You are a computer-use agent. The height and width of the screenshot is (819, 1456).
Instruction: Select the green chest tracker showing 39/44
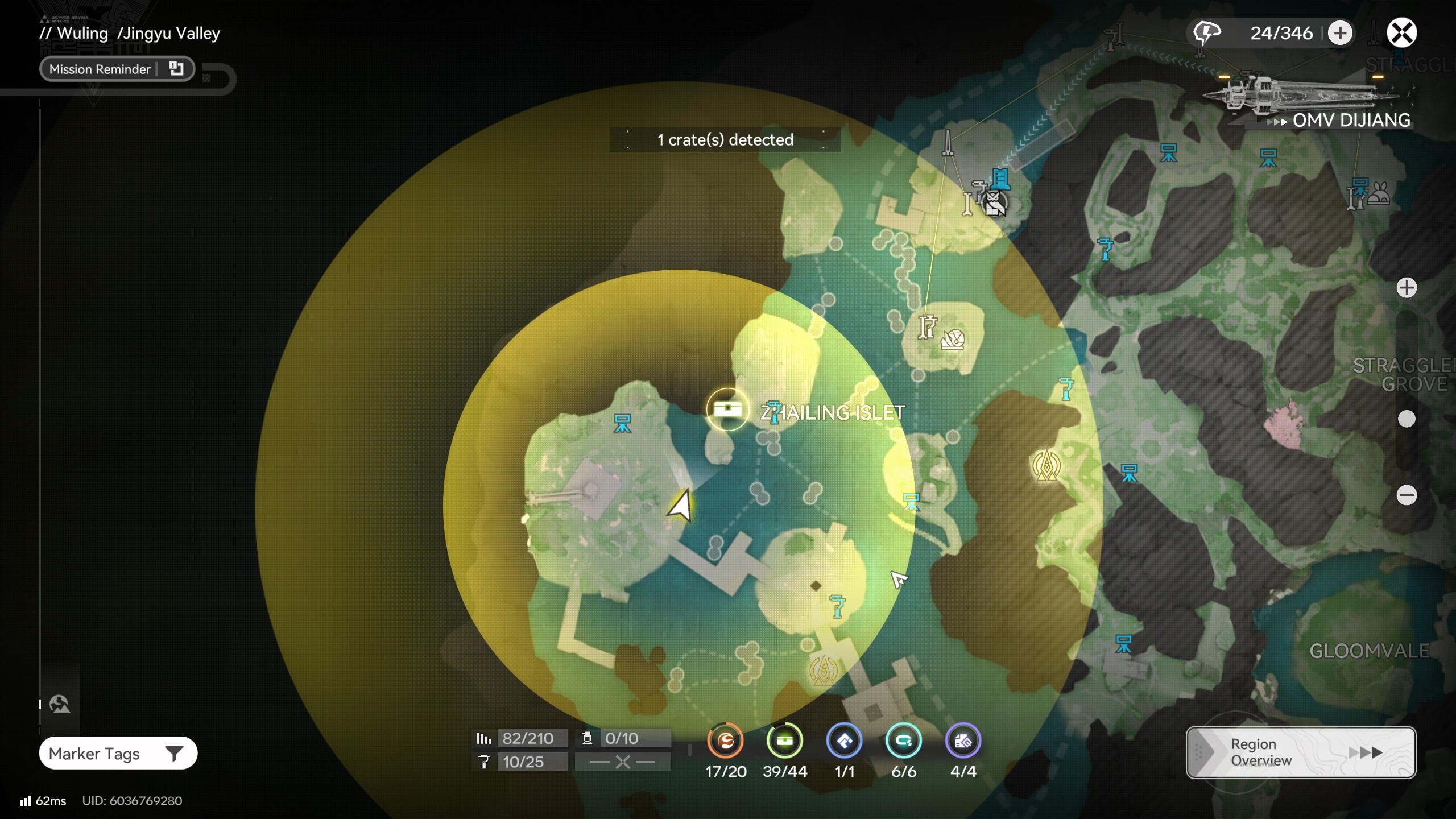[x=785, y=741]
